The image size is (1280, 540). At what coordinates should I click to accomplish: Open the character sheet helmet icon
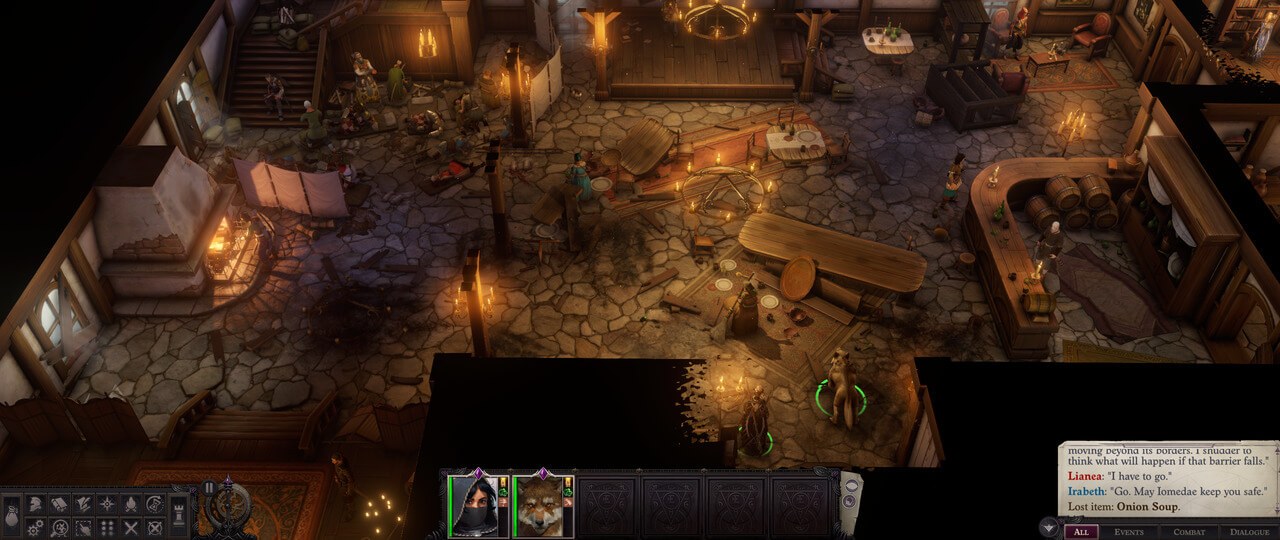click(x=35, y=503)
